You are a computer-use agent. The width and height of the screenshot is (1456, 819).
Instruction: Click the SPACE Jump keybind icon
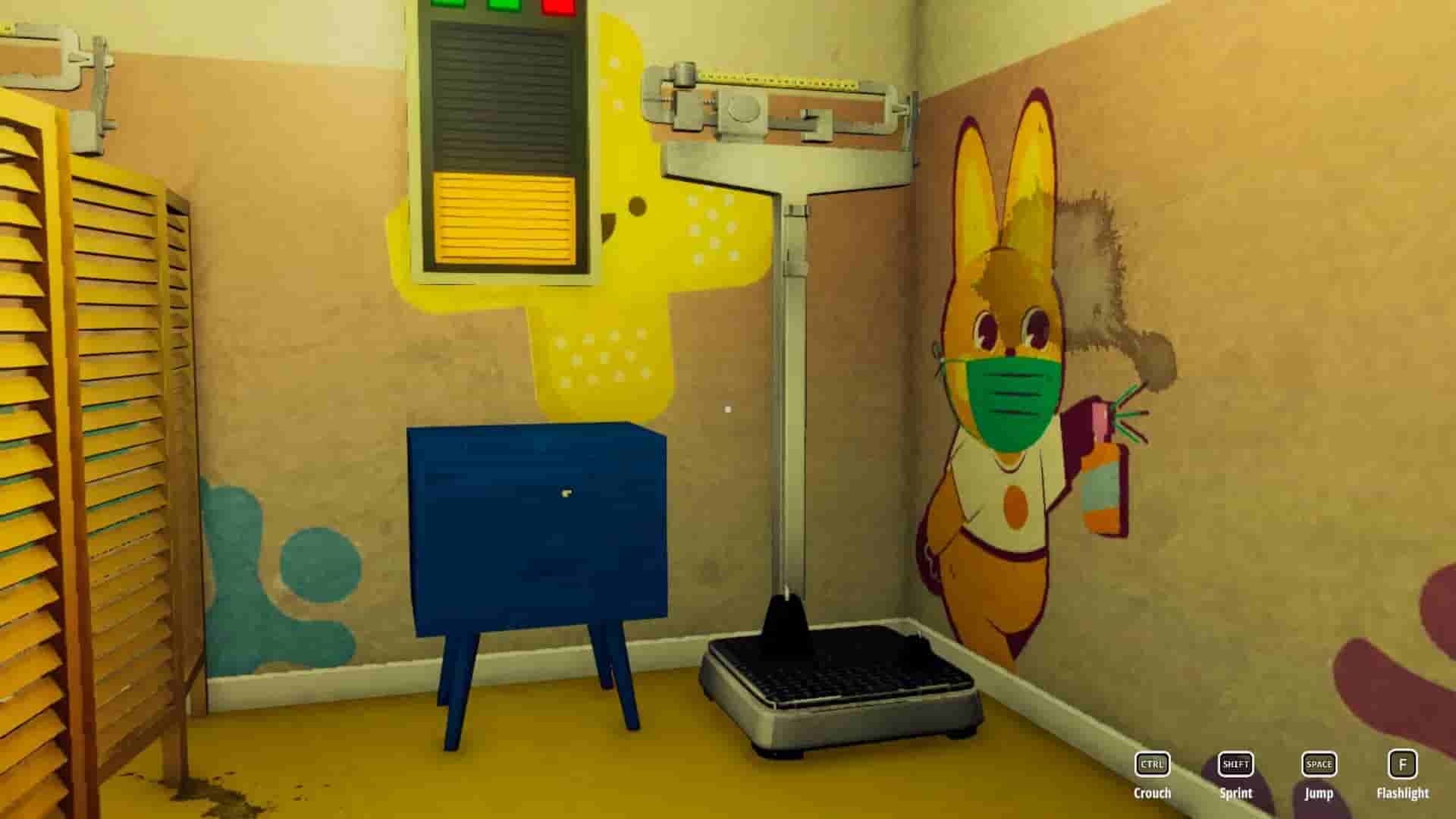(1319, 765)
